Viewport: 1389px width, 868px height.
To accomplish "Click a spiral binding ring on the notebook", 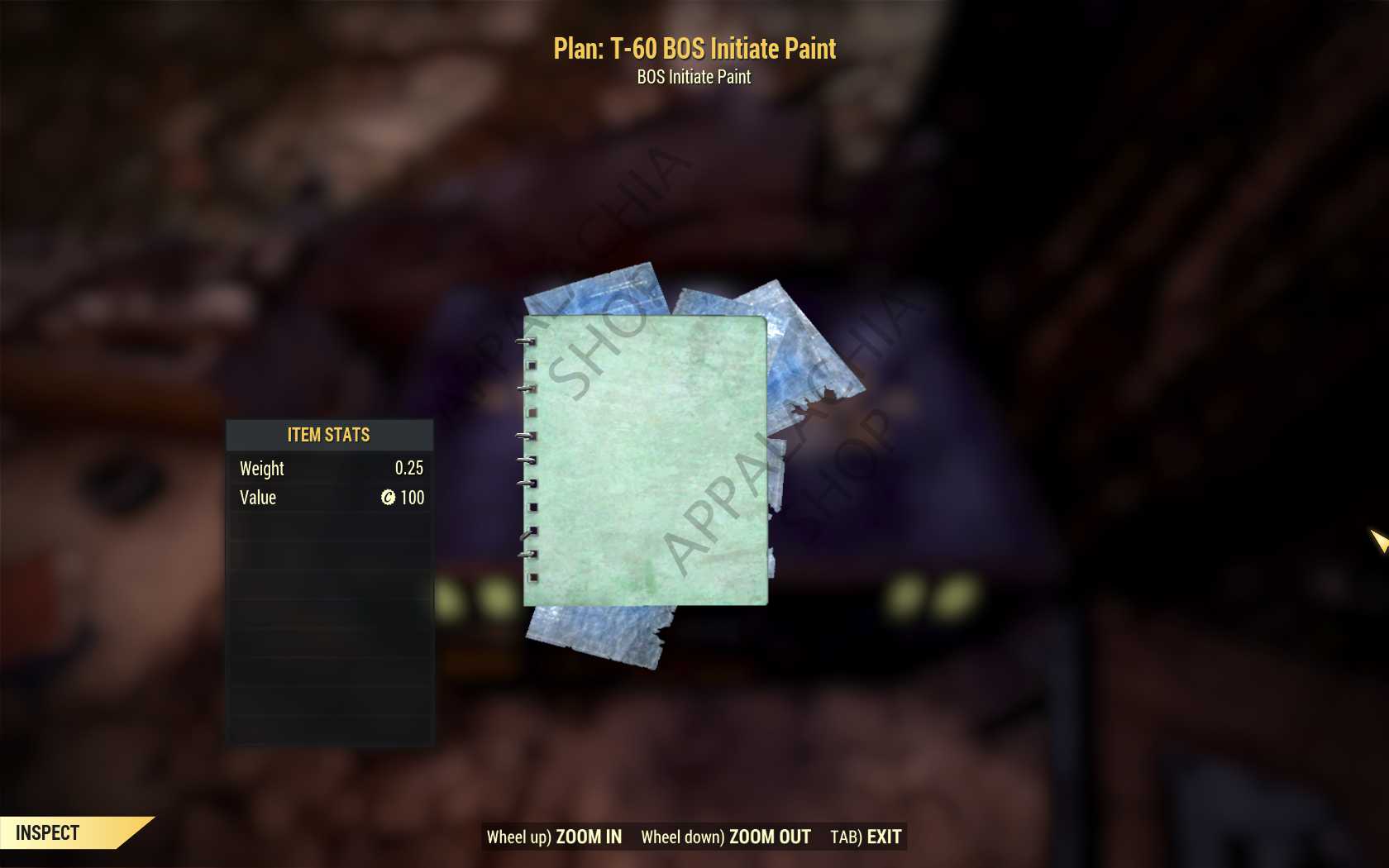I will point(526,434).
